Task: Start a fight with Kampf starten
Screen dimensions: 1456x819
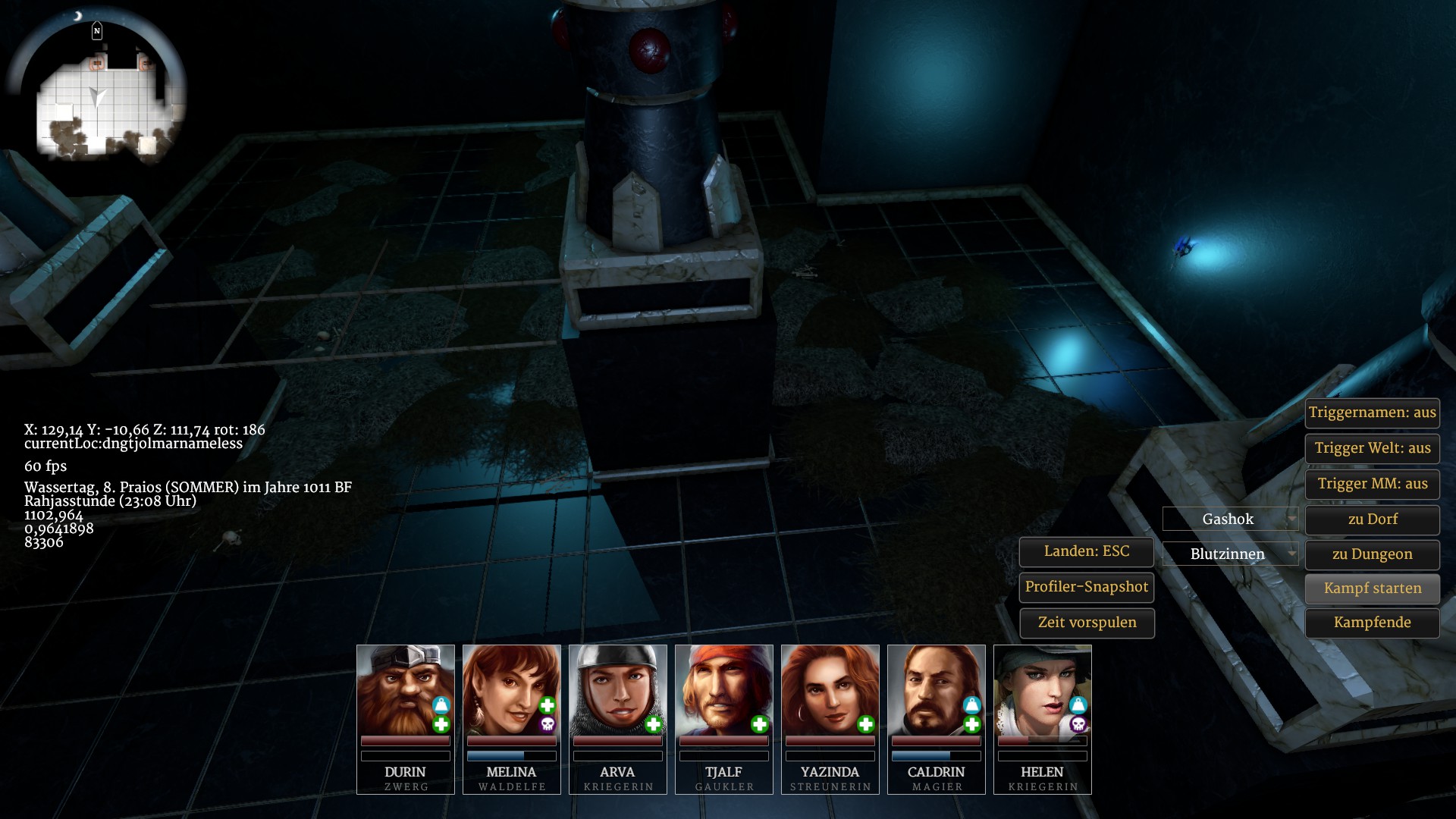Action: click(1372, 588)
